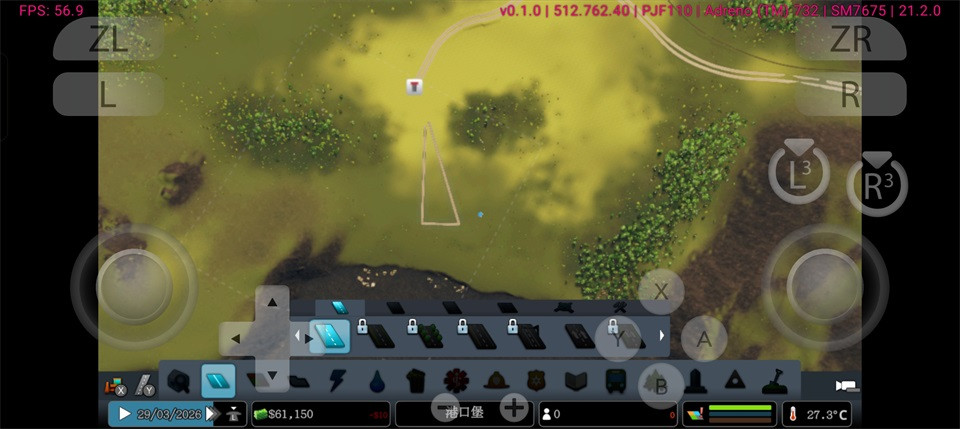Choose the highlighted two-lane road
960x429 pixels.
(330, 336)
